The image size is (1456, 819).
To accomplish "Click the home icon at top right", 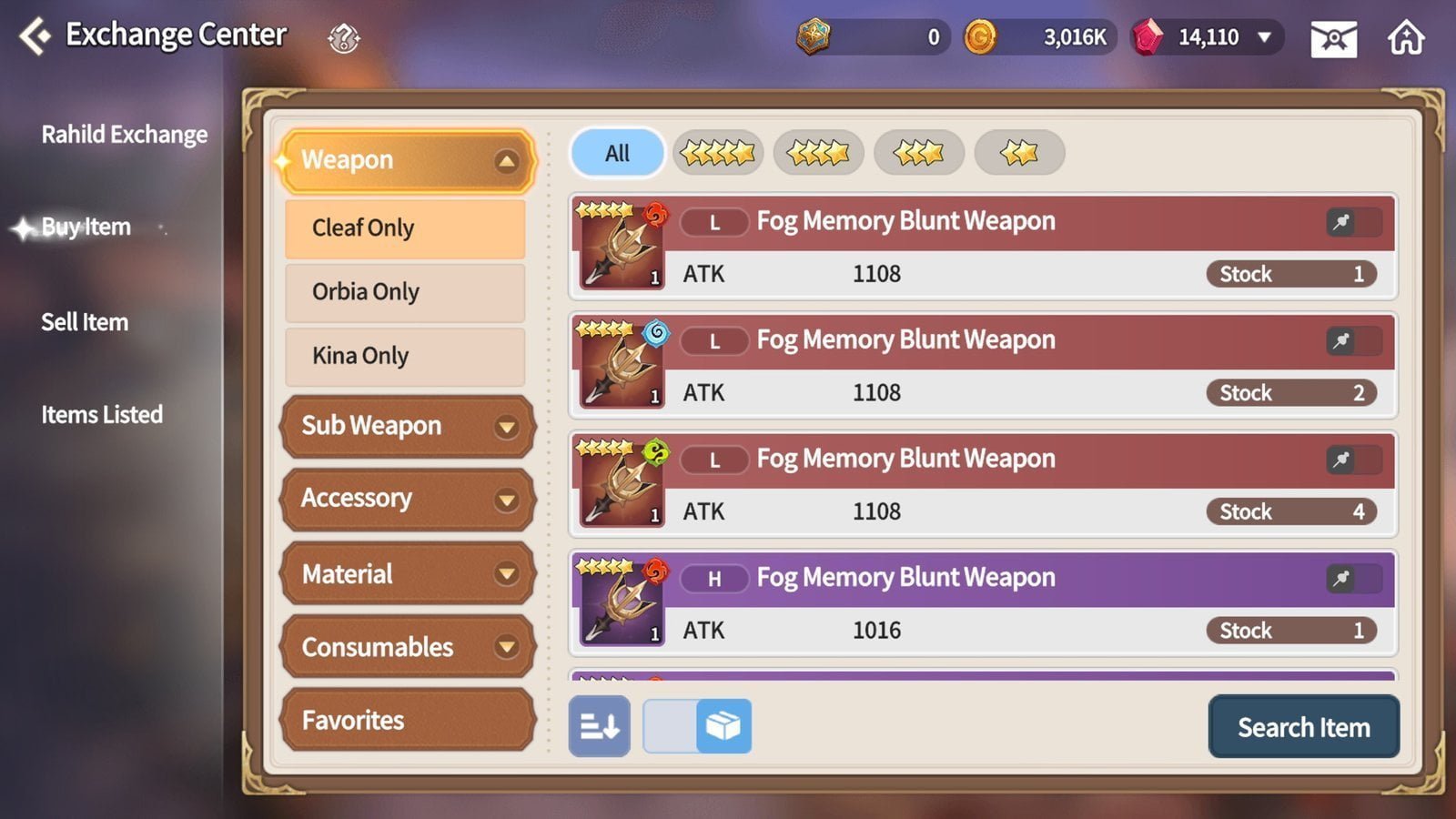I will click(1405, 37).
